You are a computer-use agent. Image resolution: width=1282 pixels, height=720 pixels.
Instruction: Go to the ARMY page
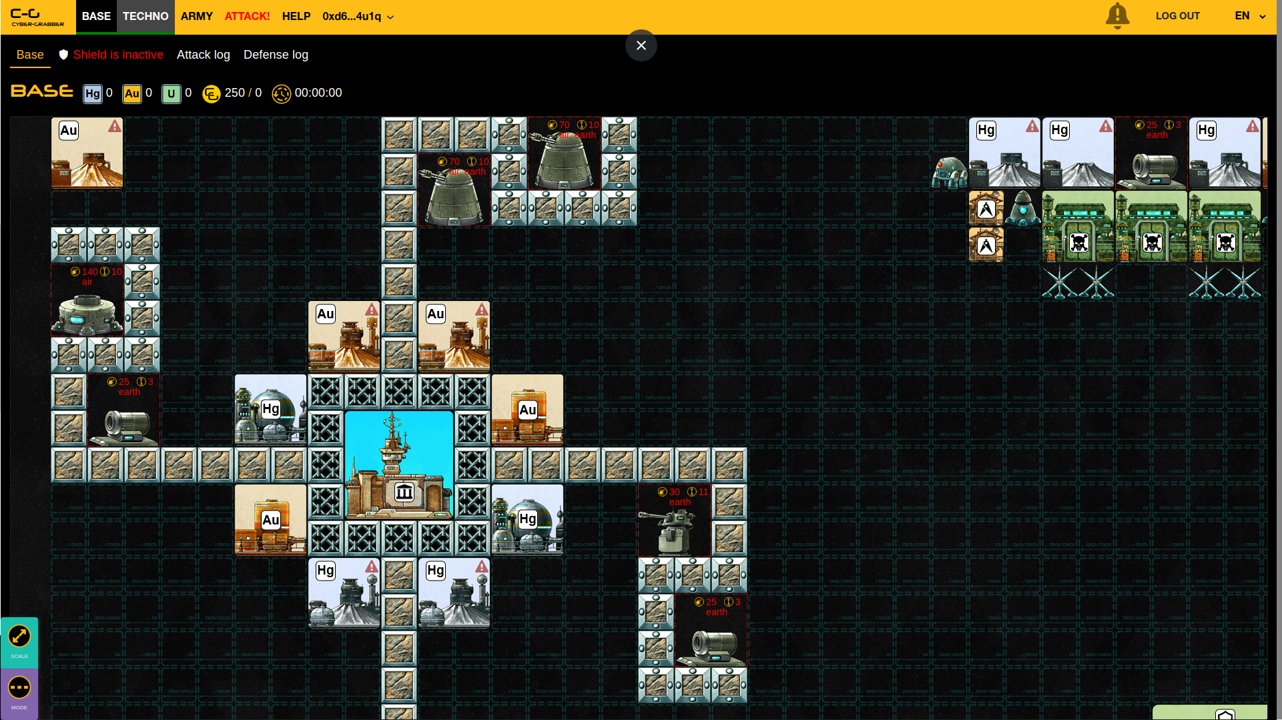pos(197,17)
